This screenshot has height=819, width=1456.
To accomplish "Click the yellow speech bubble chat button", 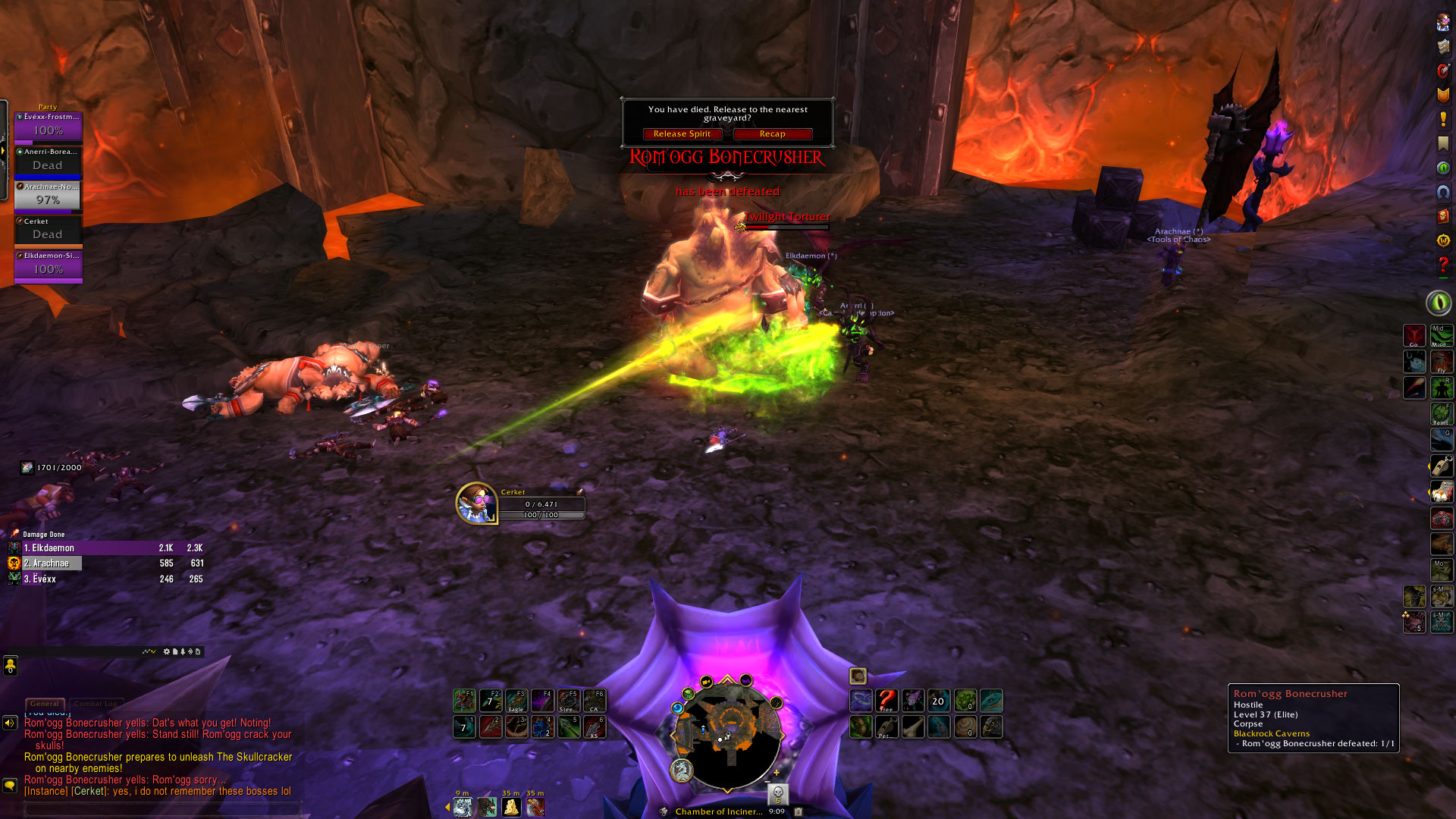I will click(x=10, y=785).
